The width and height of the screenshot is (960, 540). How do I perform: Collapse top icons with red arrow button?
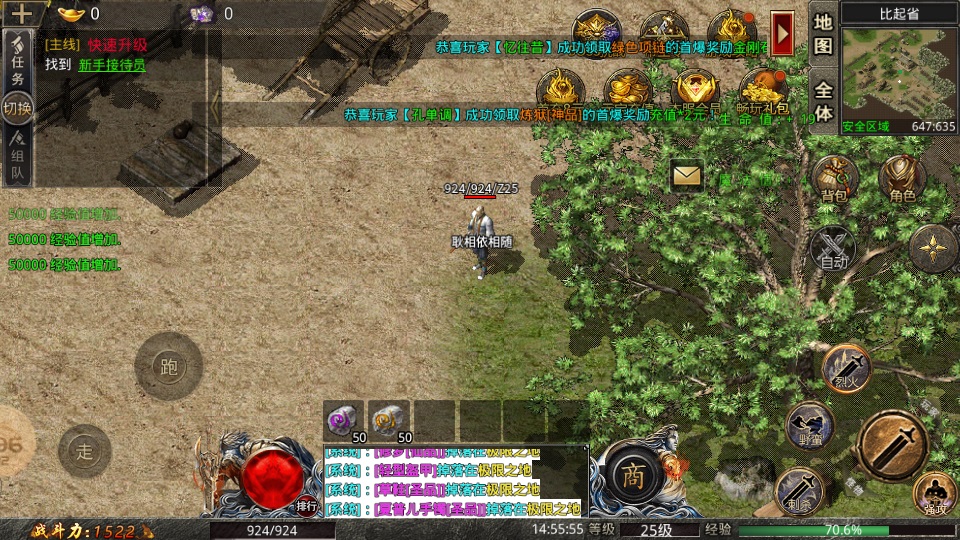[782, 33]
